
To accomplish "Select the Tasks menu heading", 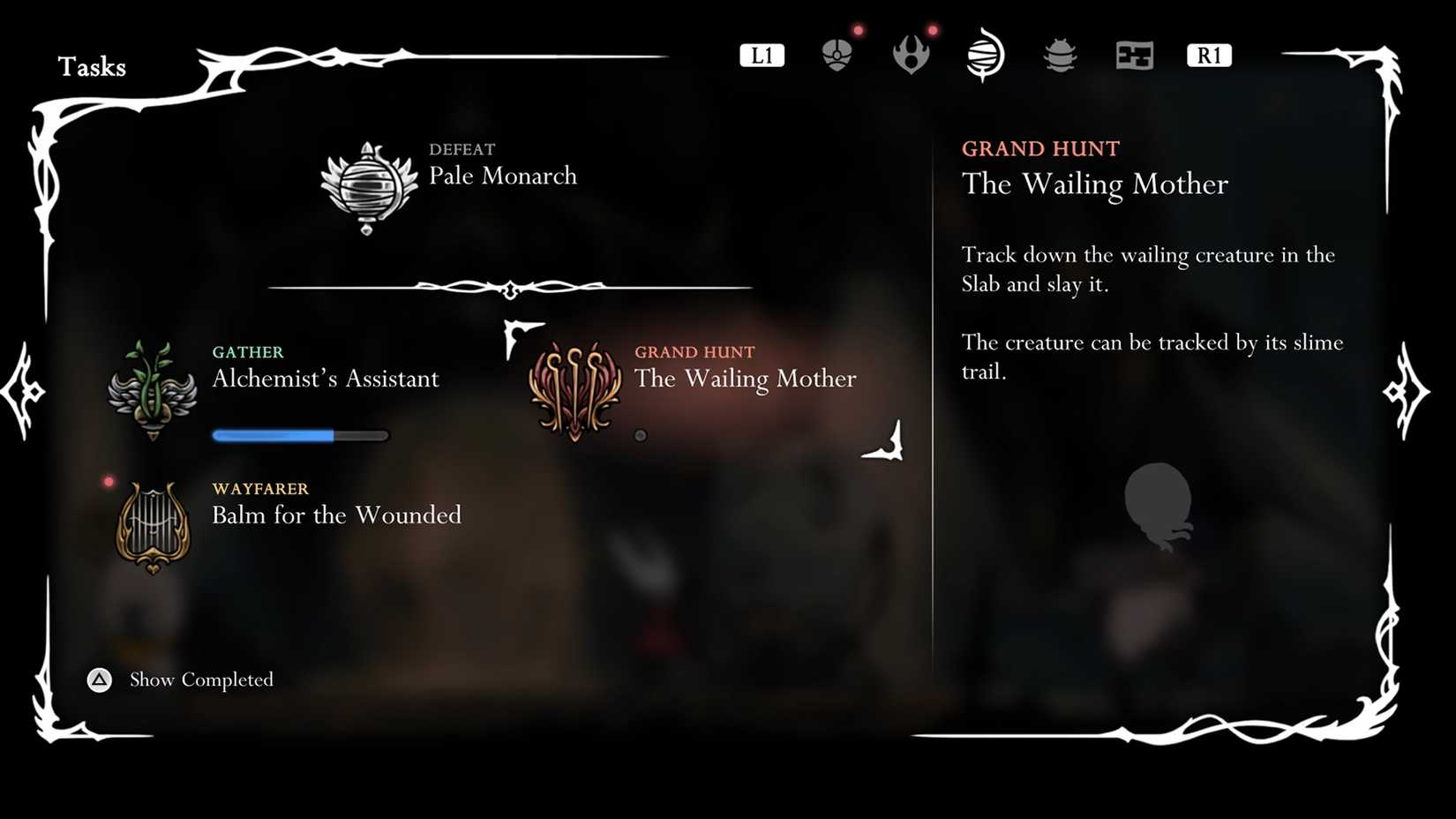I will [92, 66].
